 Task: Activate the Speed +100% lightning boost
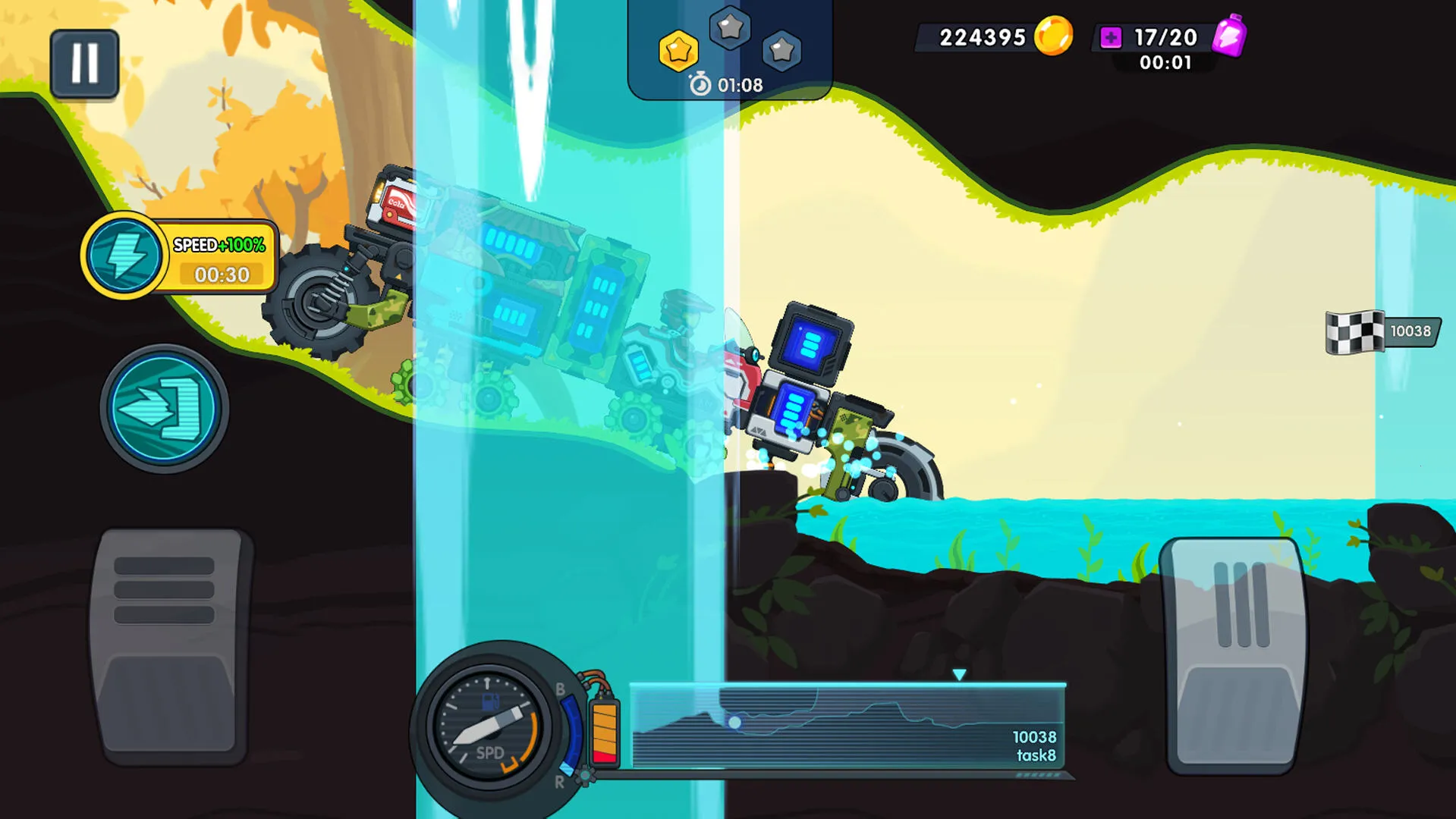(x=124, y=256)
